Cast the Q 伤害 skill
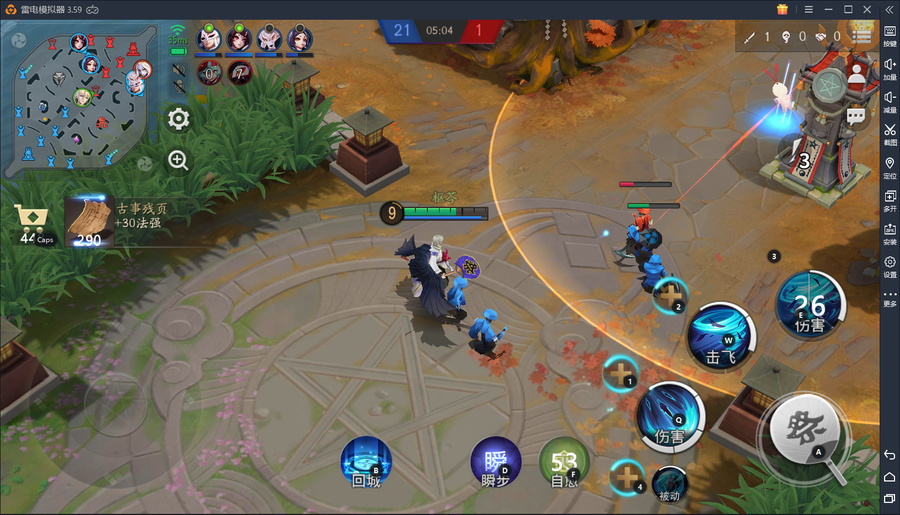The image size is (900, 515). pyautogui.click(x=670, y=412)
